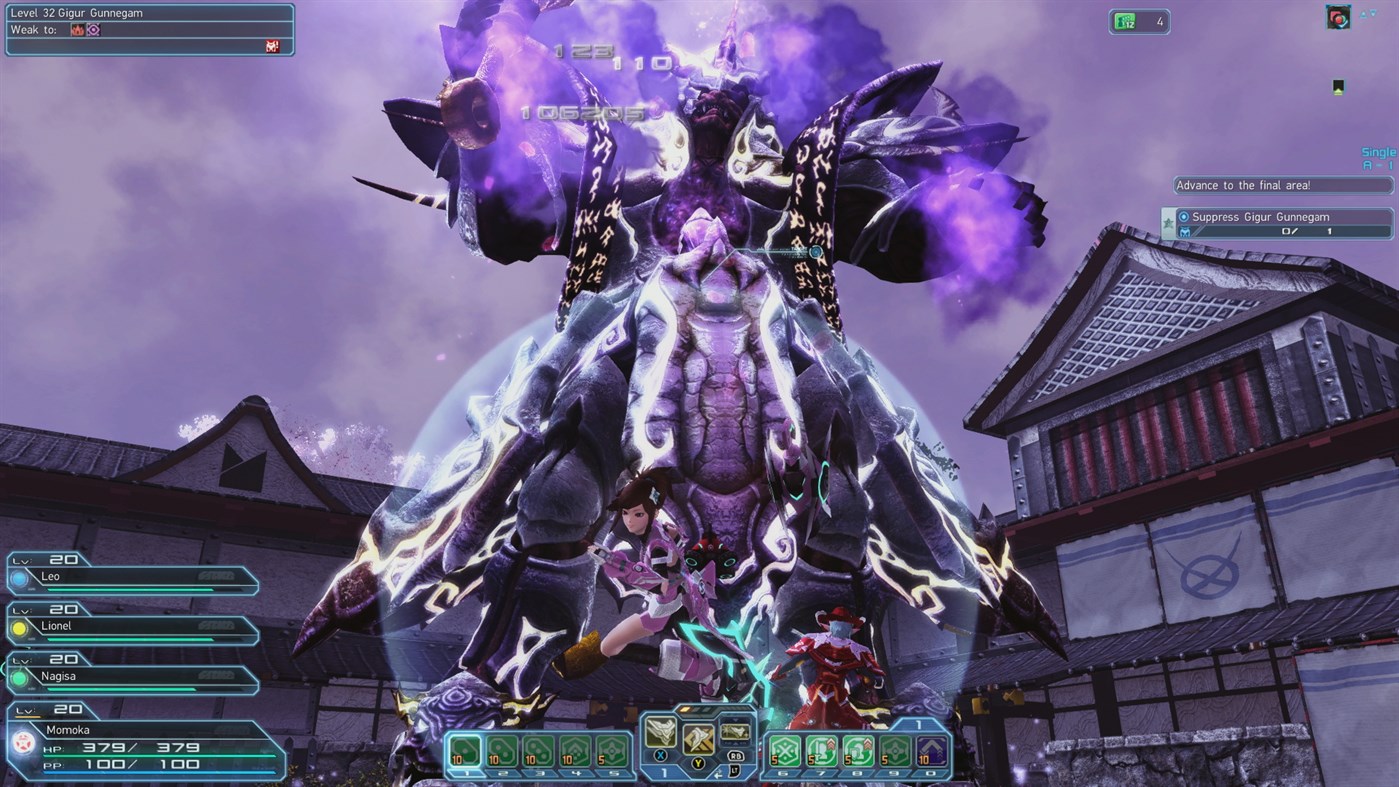Open the weapon icon bound to X button

point(661,733)
